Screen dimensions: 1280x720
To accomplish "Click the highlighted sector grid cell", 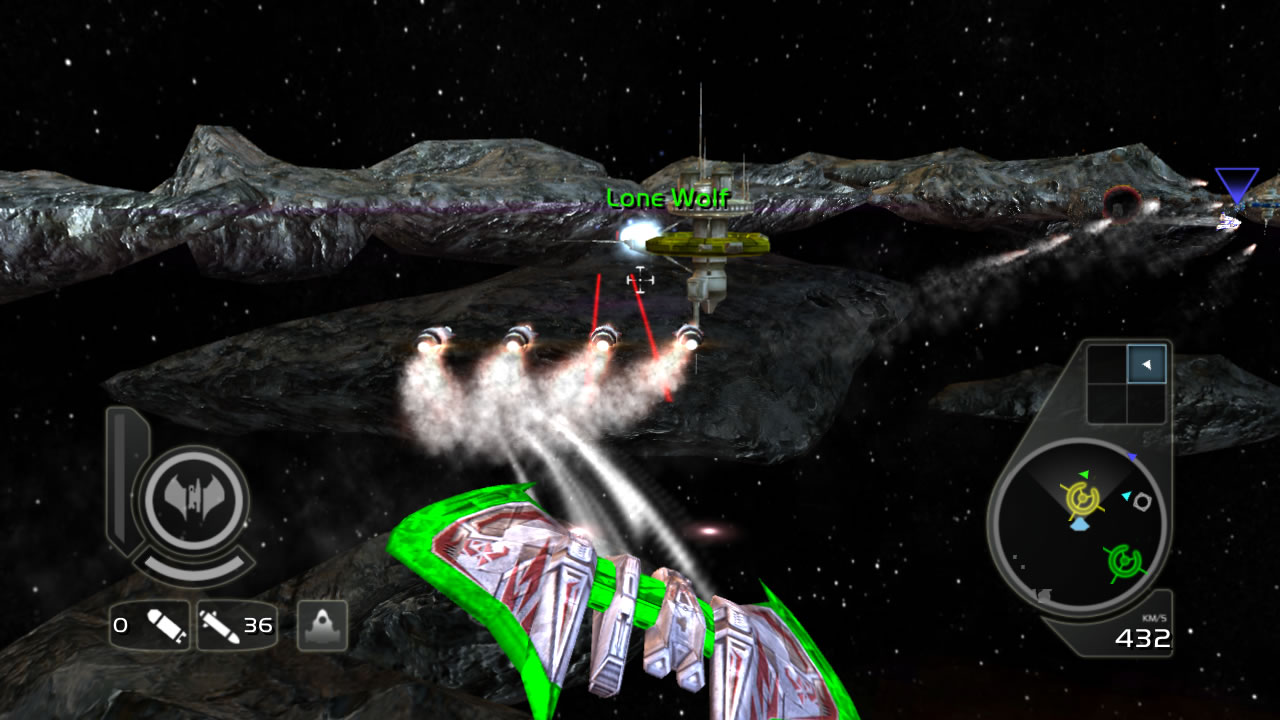I will pos(1146,365).
